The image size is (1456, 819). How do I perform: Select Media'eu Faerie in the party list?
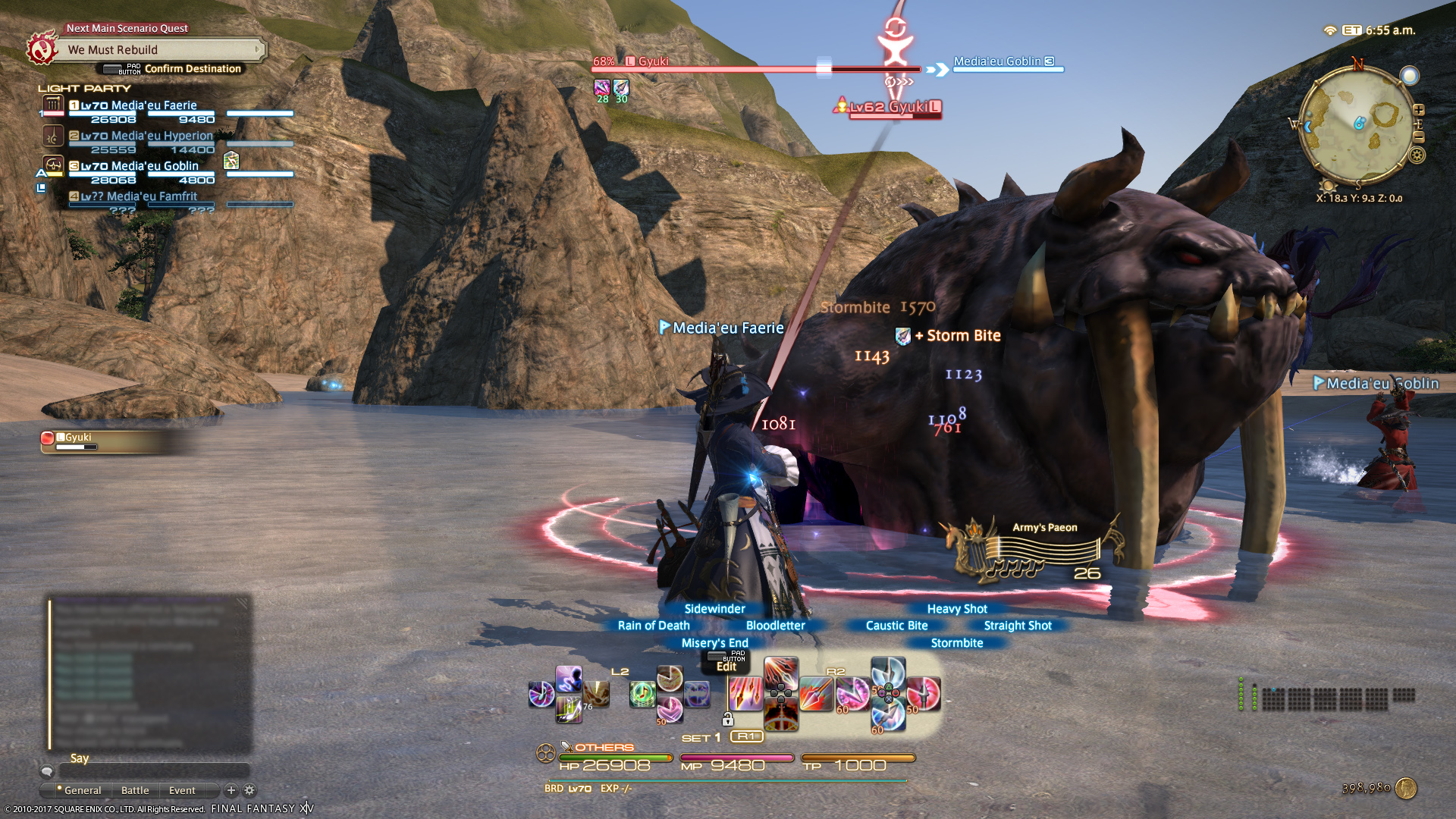pyautogui.click(x=153, y=105)
